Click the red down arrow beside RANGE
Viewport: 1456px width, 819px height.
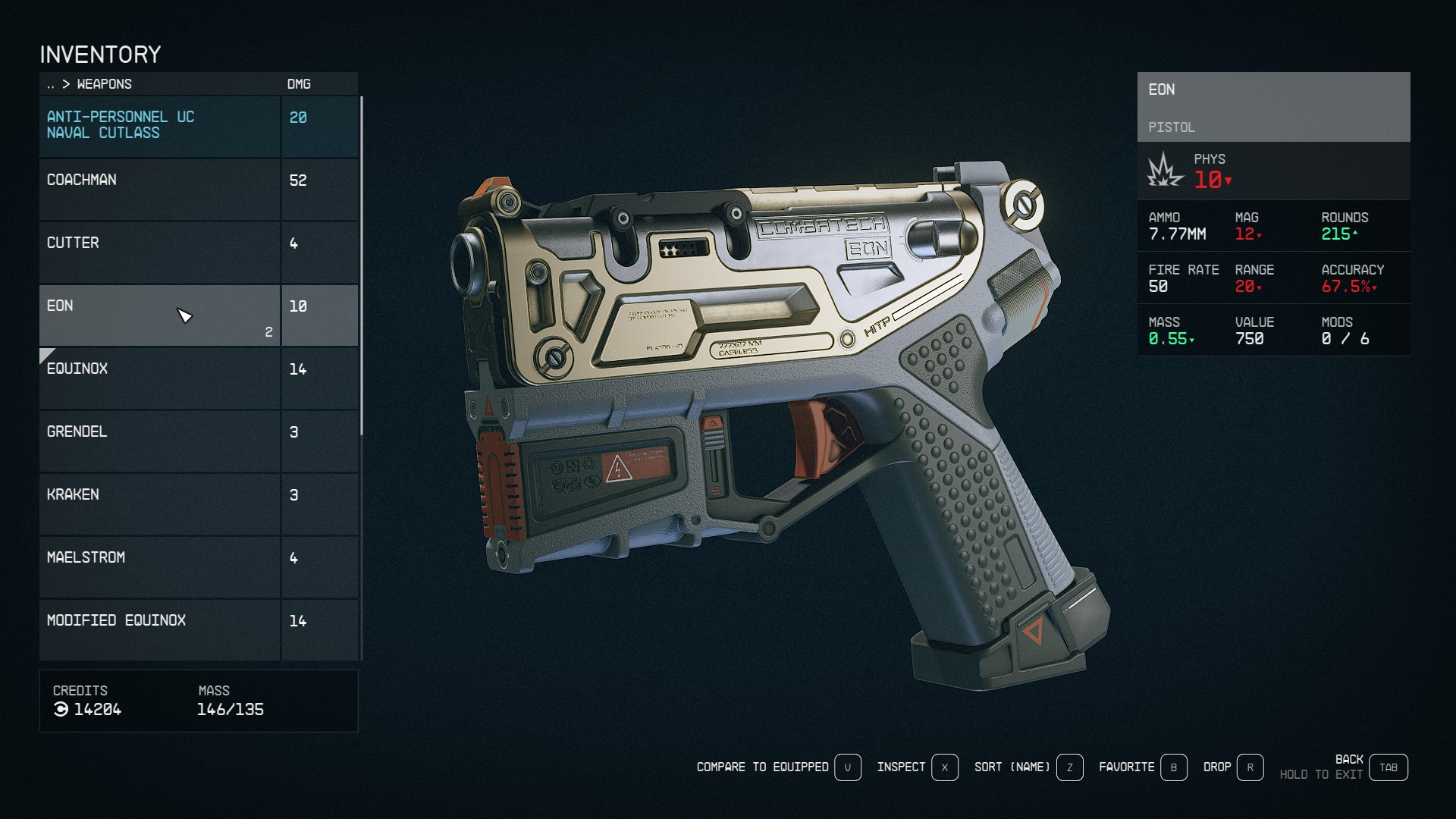coord(1260,289)
